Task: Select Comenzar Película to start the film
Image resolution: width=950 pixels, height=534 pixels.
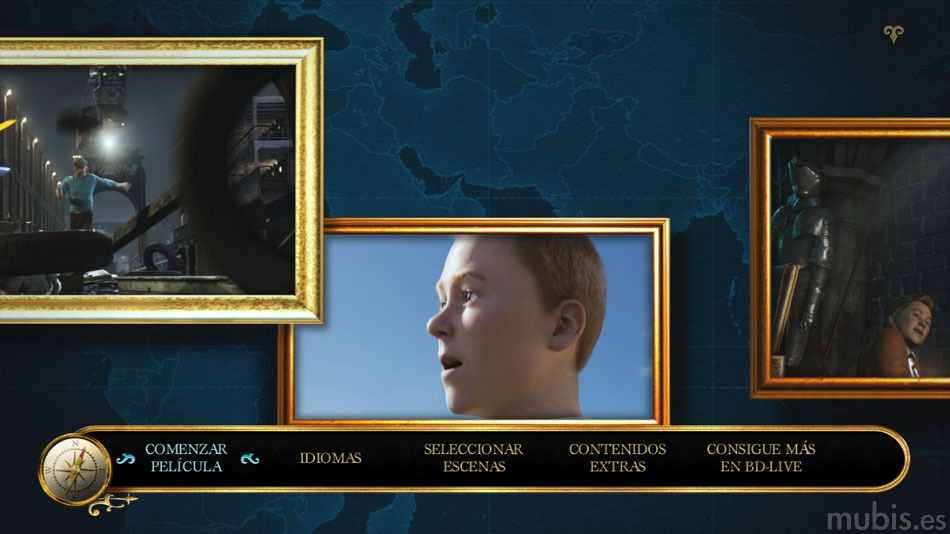Action: (x=186, y=458)
